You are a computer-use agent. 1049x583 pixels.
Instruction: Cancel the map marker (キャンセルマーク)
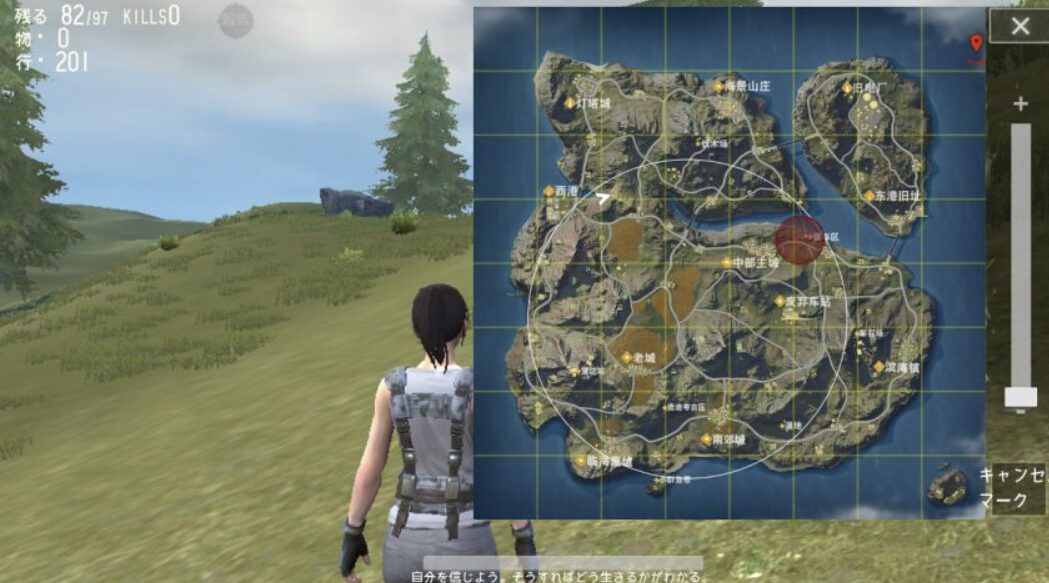click(x=1011, y=489)
